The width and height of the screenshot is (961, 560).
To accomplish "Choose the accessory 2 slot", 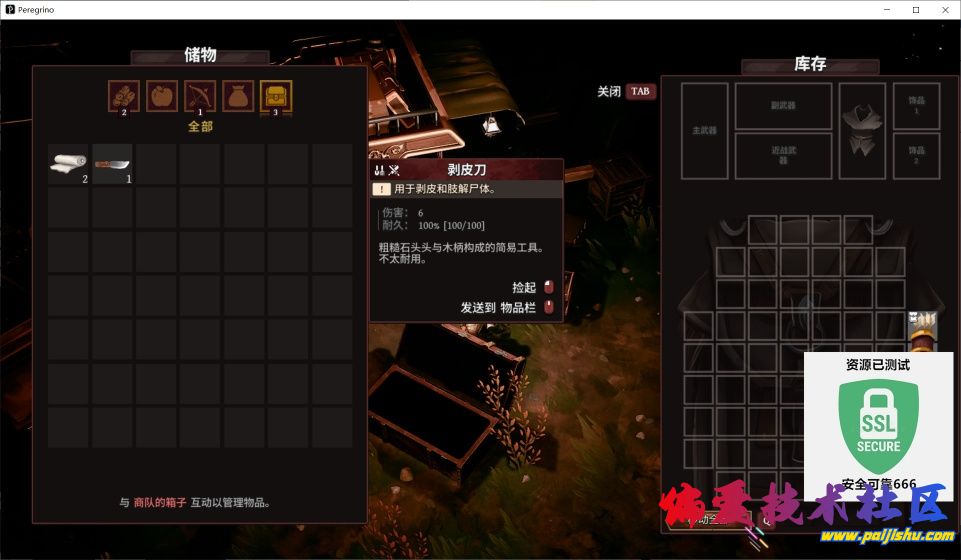I will click(916, 155).
